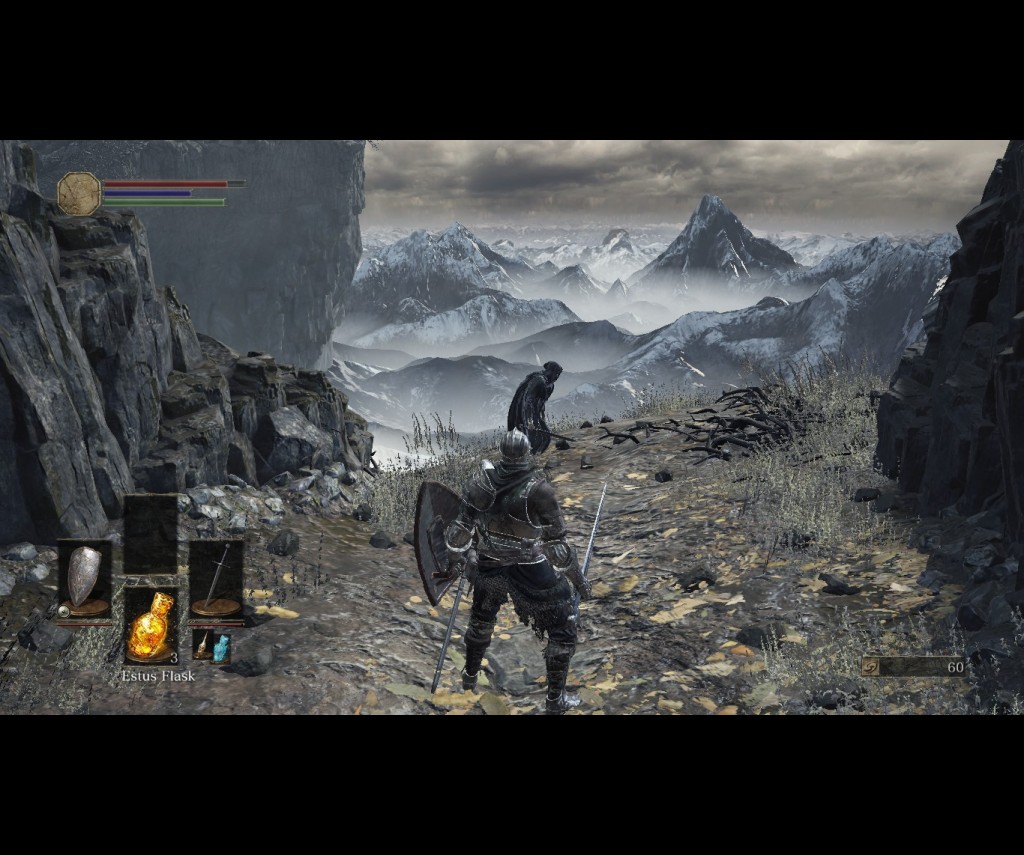The image size is (1024, 855).
Task: Click the small horn item icon
Action: pos(202,647)
